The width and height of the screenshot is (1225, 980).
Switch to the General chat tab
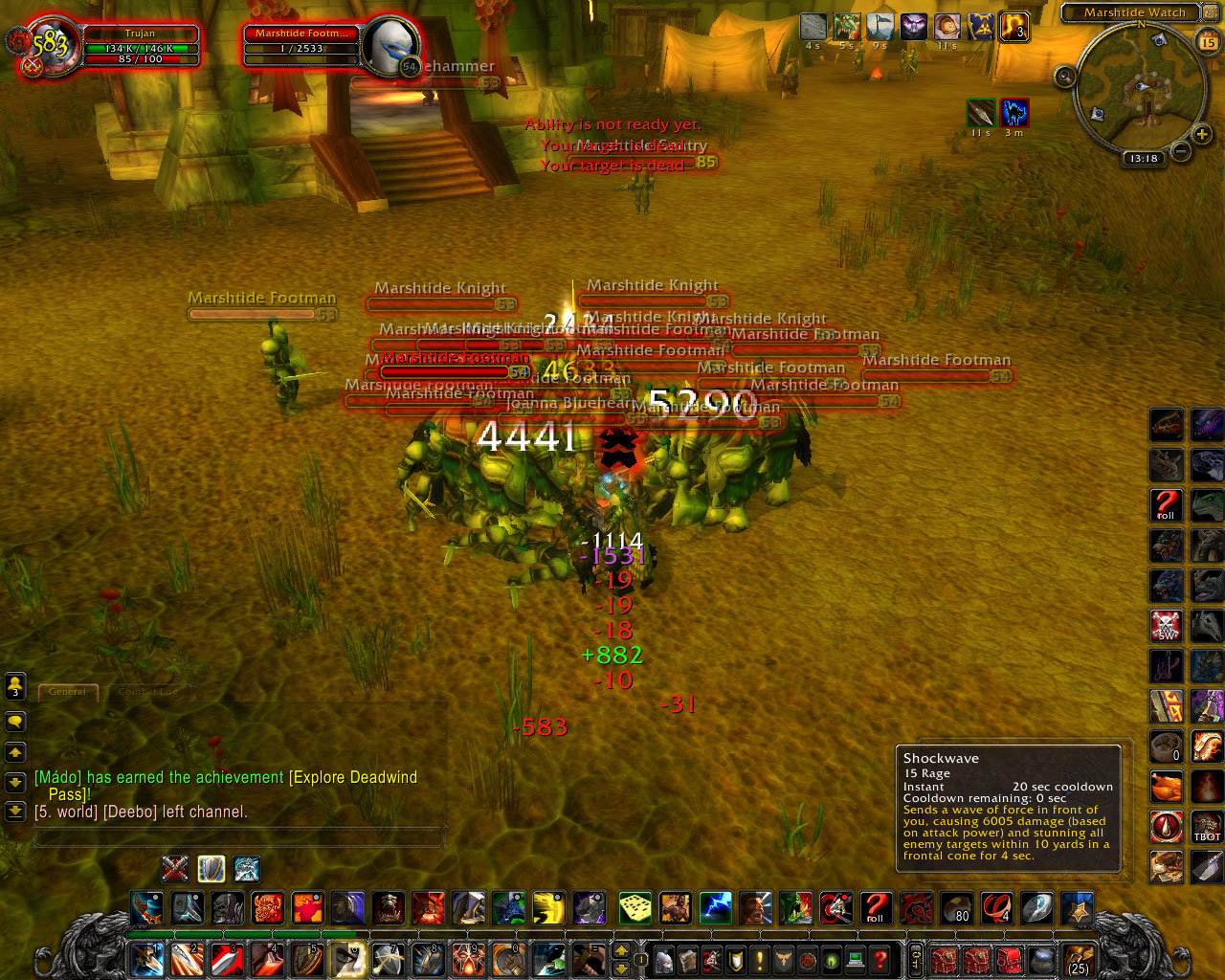click(67, 692)
